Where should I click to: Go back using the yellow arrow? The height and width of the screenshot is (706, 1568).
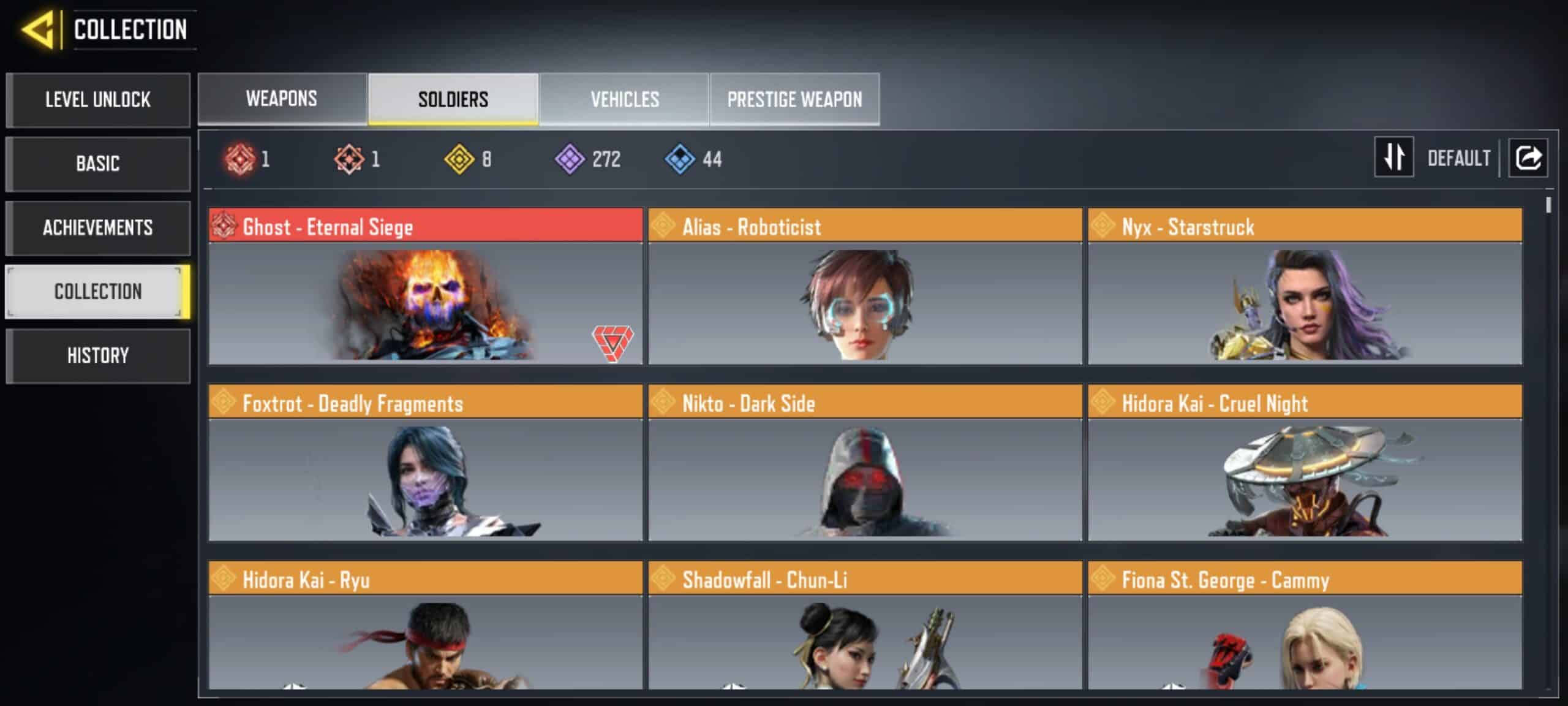point(38,29)
